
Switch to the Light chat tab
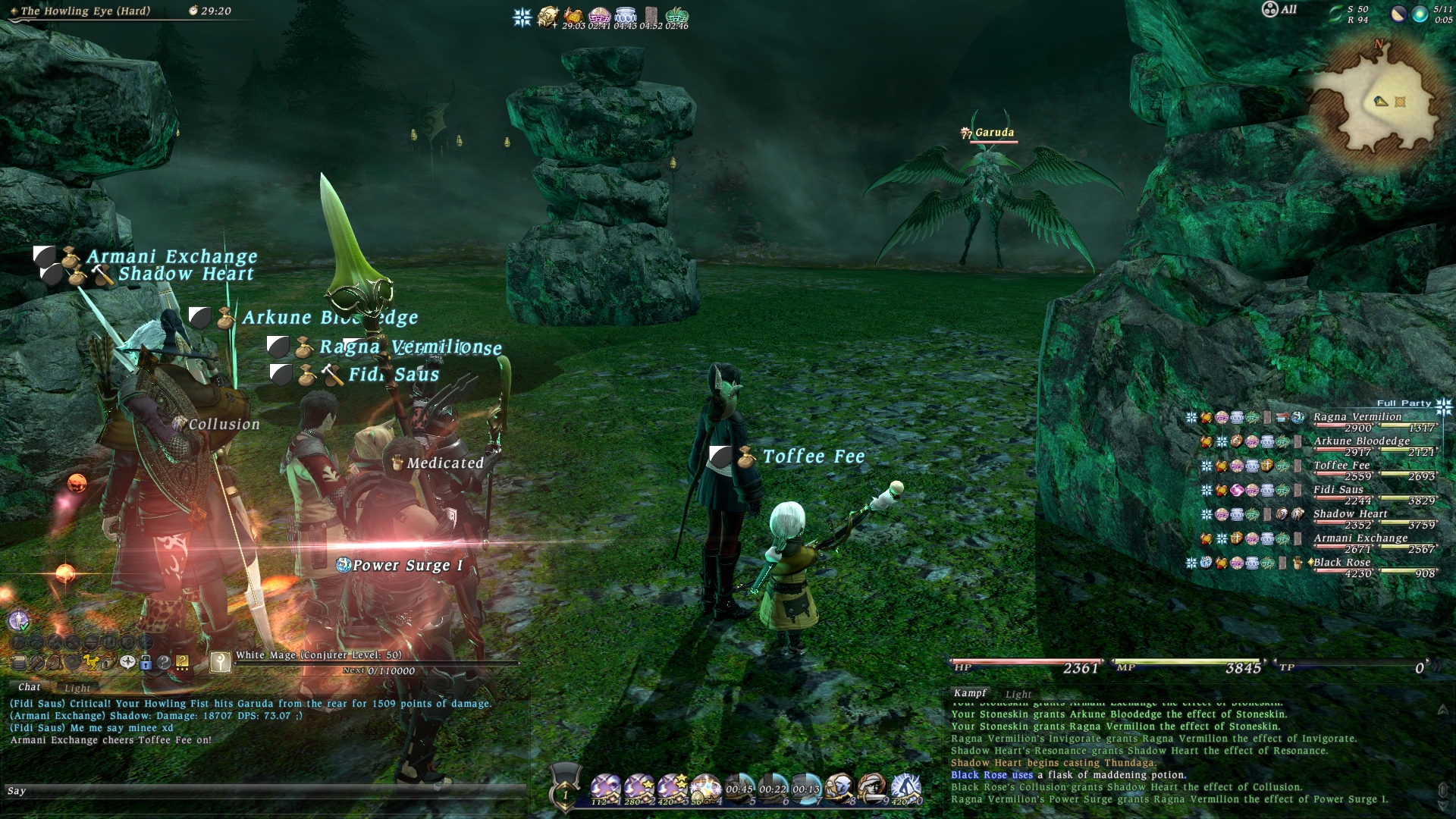click(x=77, y=688)
